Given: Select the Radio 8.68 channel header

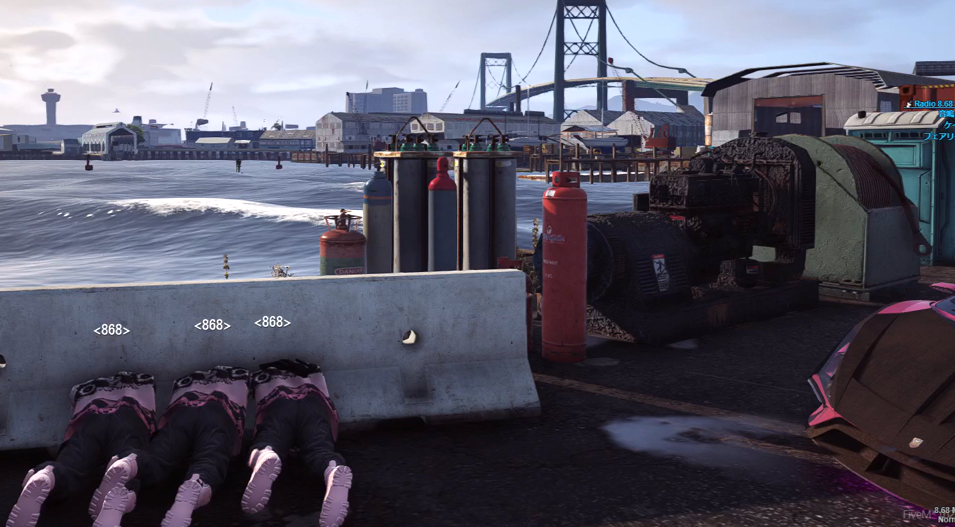Looking at the screenshot, I should point(932,104).
